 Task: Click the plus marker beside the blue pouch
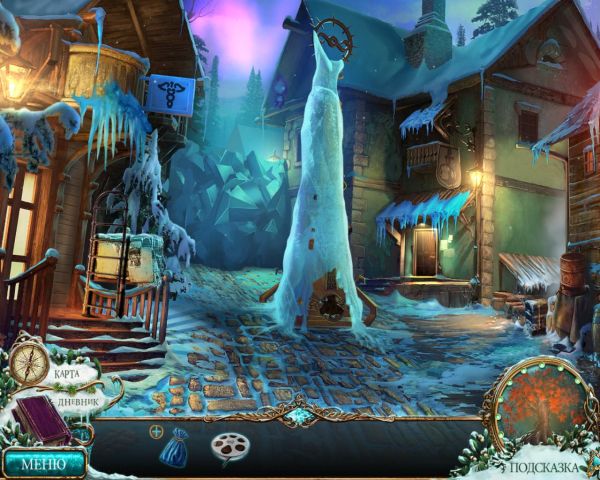point(156,431)
